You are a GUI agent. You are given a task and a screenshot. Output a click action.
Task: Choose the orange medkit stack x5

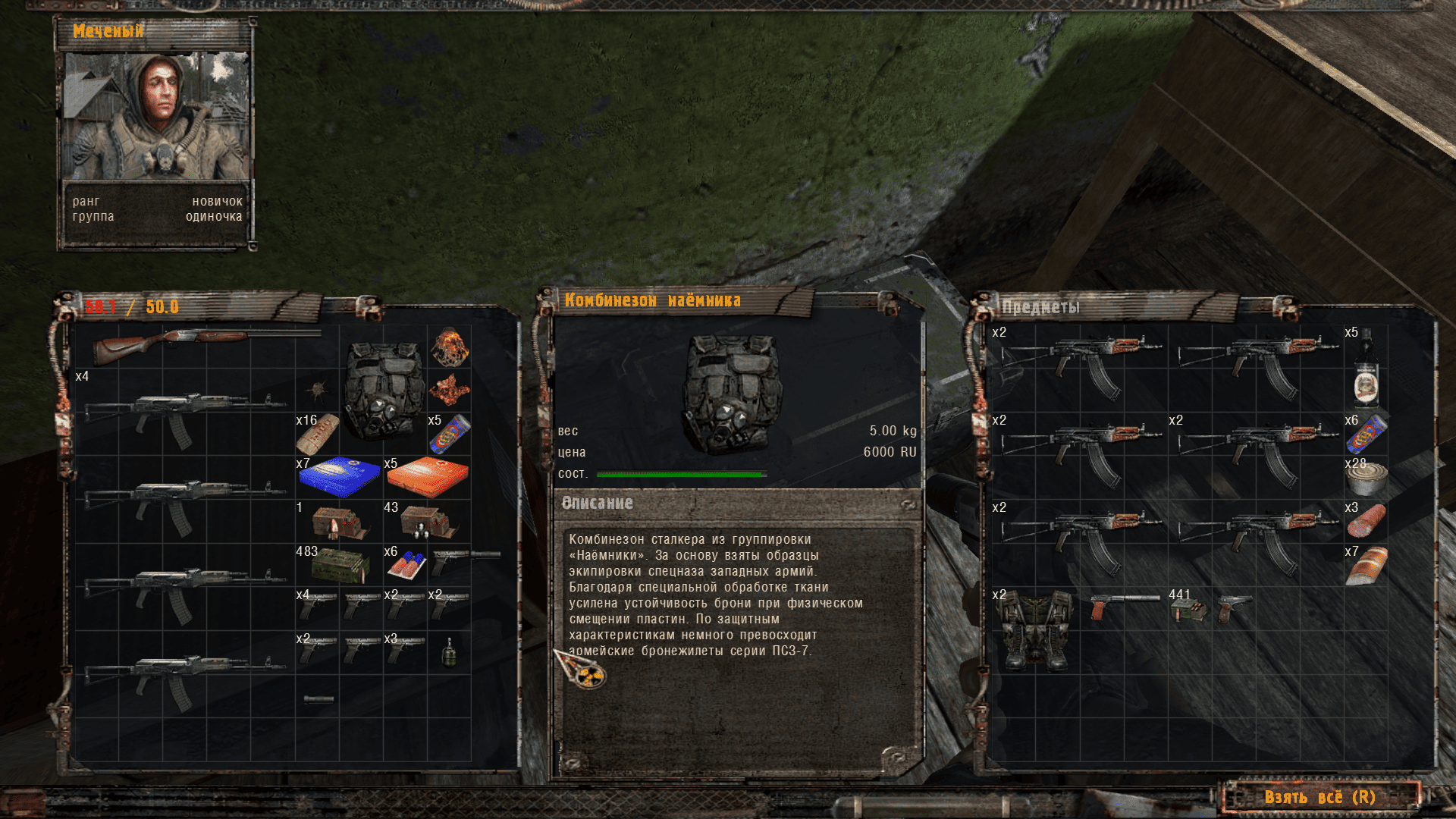point(427,477)
